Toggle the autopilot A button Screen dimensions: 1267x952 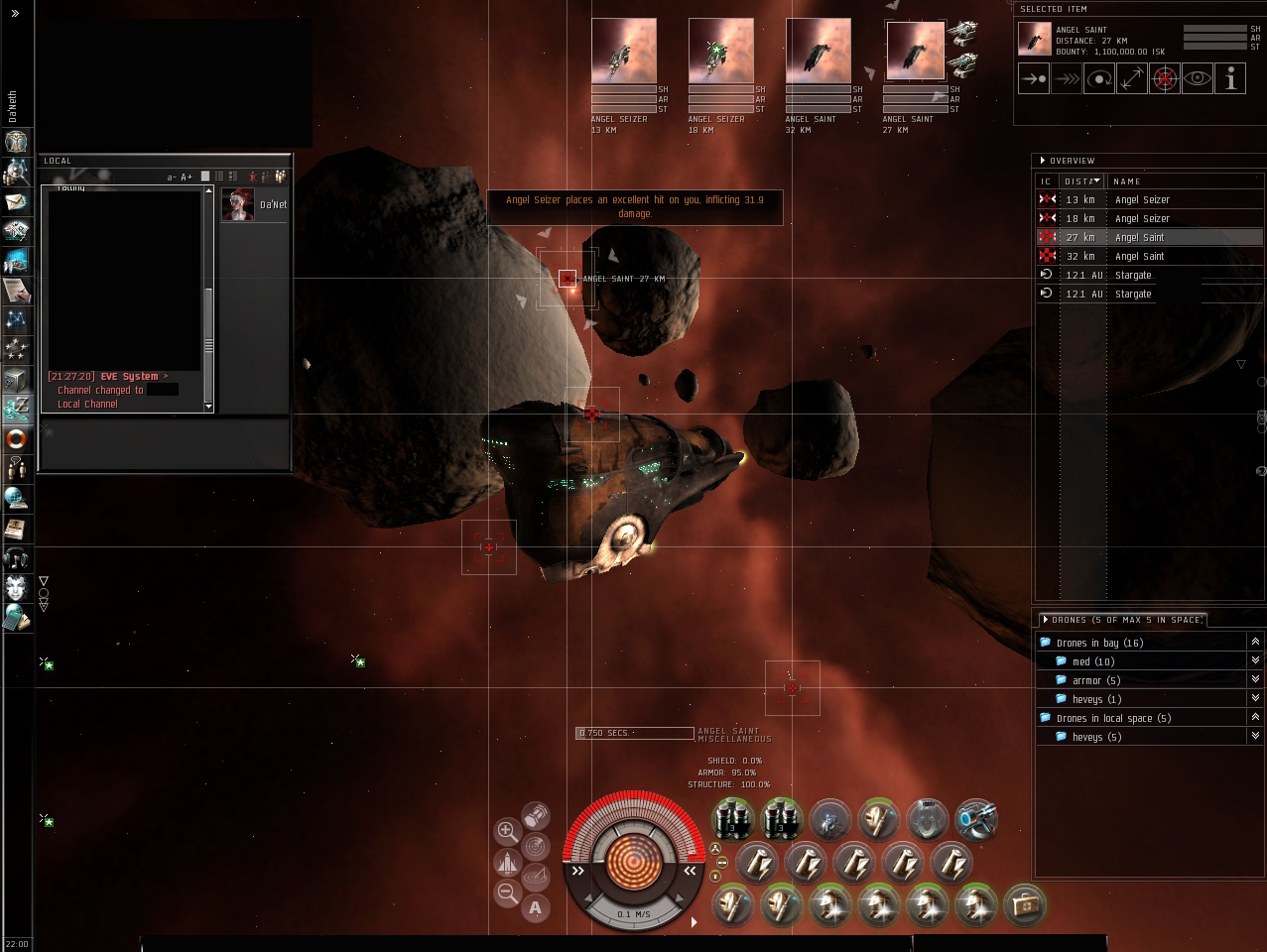(x=536, y=907)
